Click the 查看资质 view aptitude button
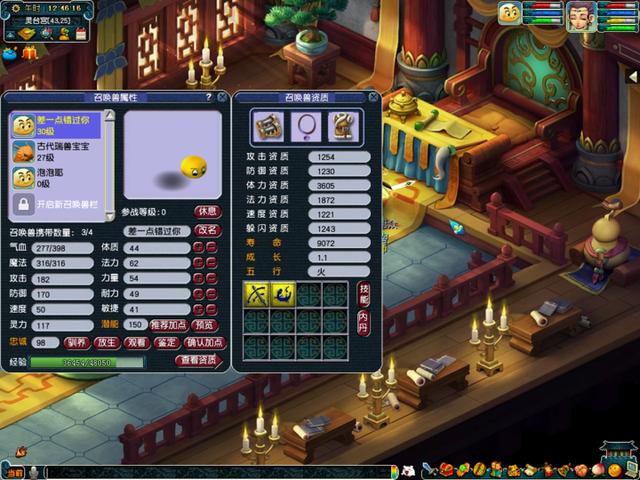640x480 pixels. (x=196, y=360)
